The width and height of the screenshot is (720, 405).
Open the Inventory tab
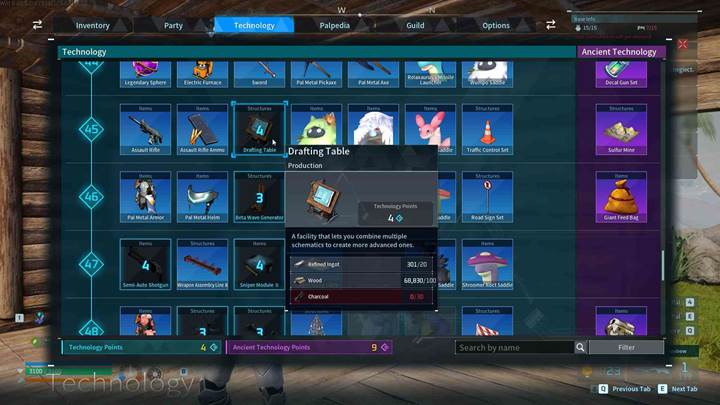[93, 25]
